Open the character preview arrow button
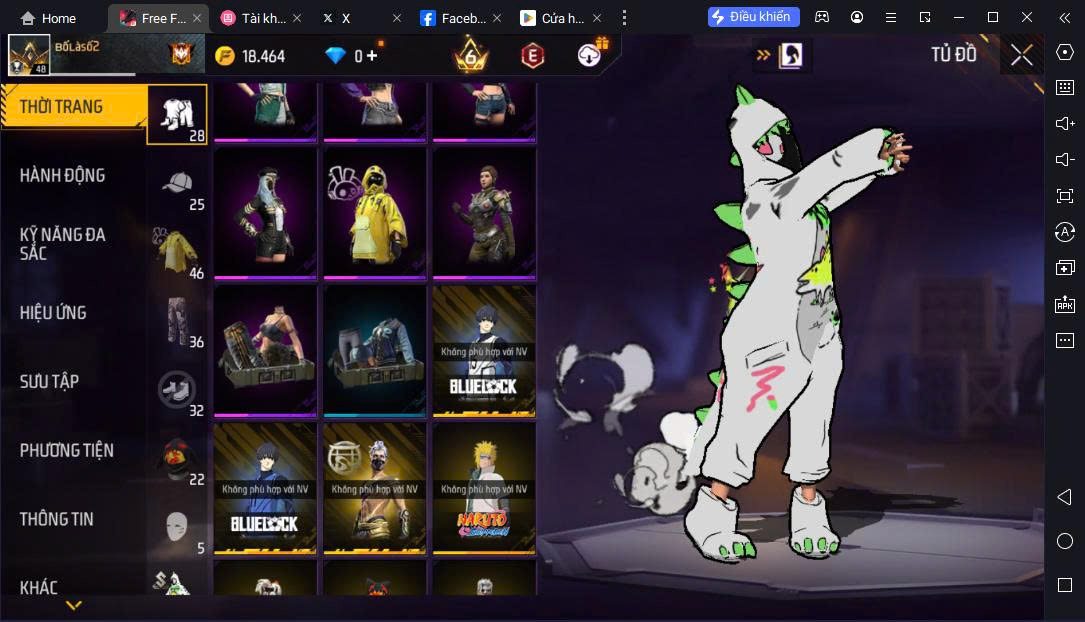This screenshot has width=1085, height=622. click(x=781, y=55)
